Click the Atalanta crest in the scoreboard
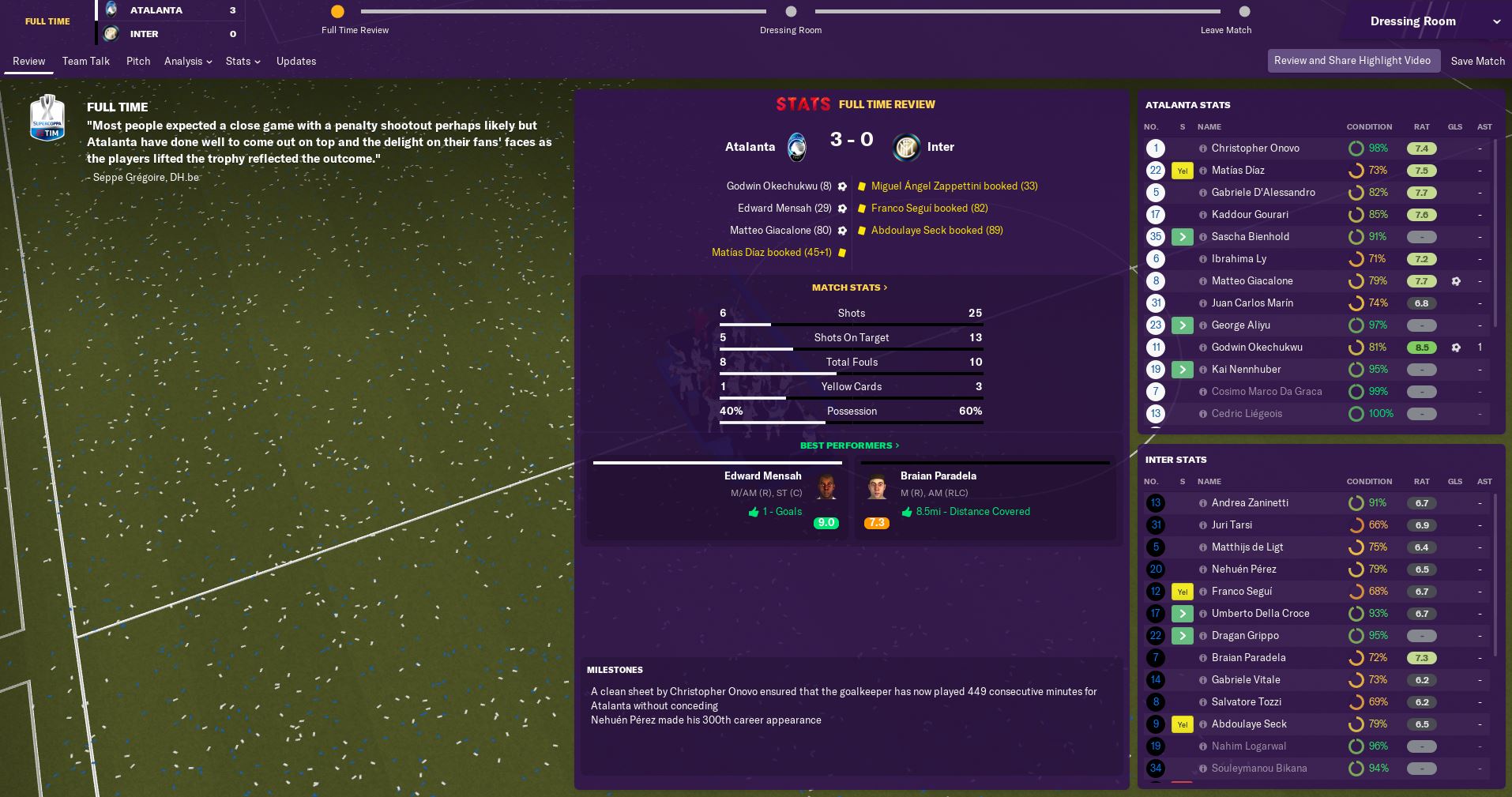Screen dimensions: 1512x797 tap(795, 147)
